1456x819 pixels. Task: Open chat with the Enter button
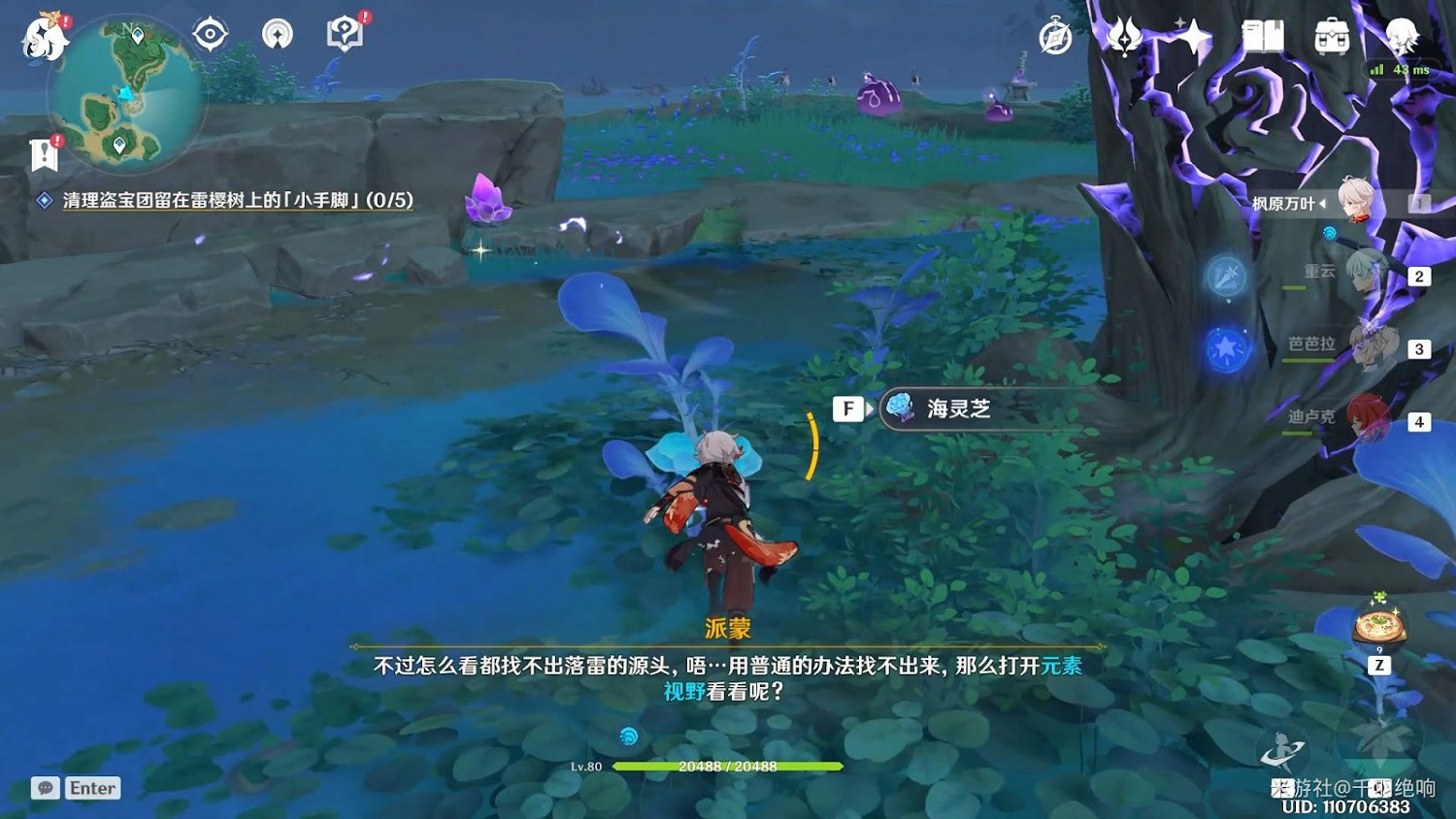(92, 788)
